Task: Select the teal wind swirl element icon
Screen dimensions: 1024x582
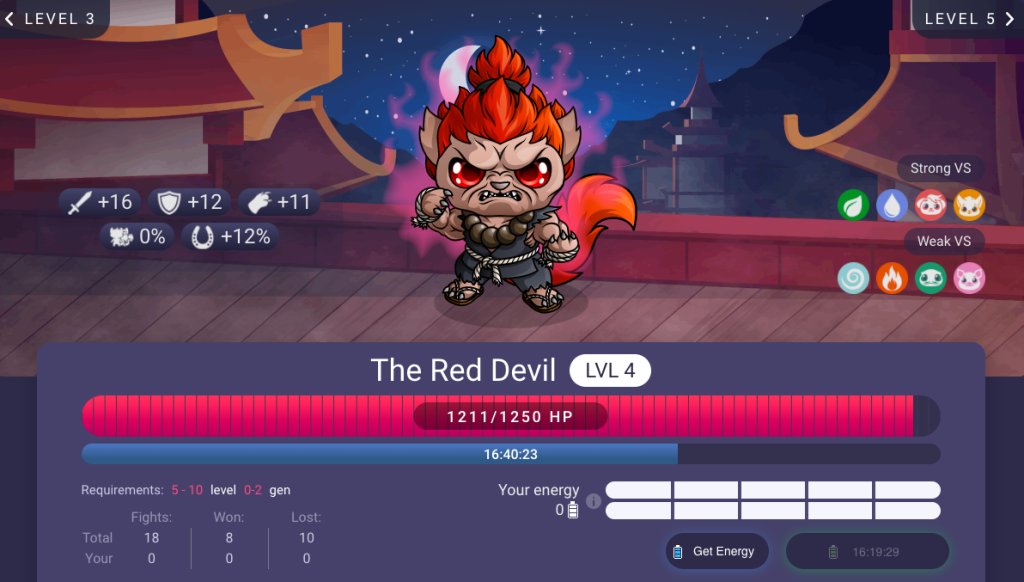Action: 853,277
